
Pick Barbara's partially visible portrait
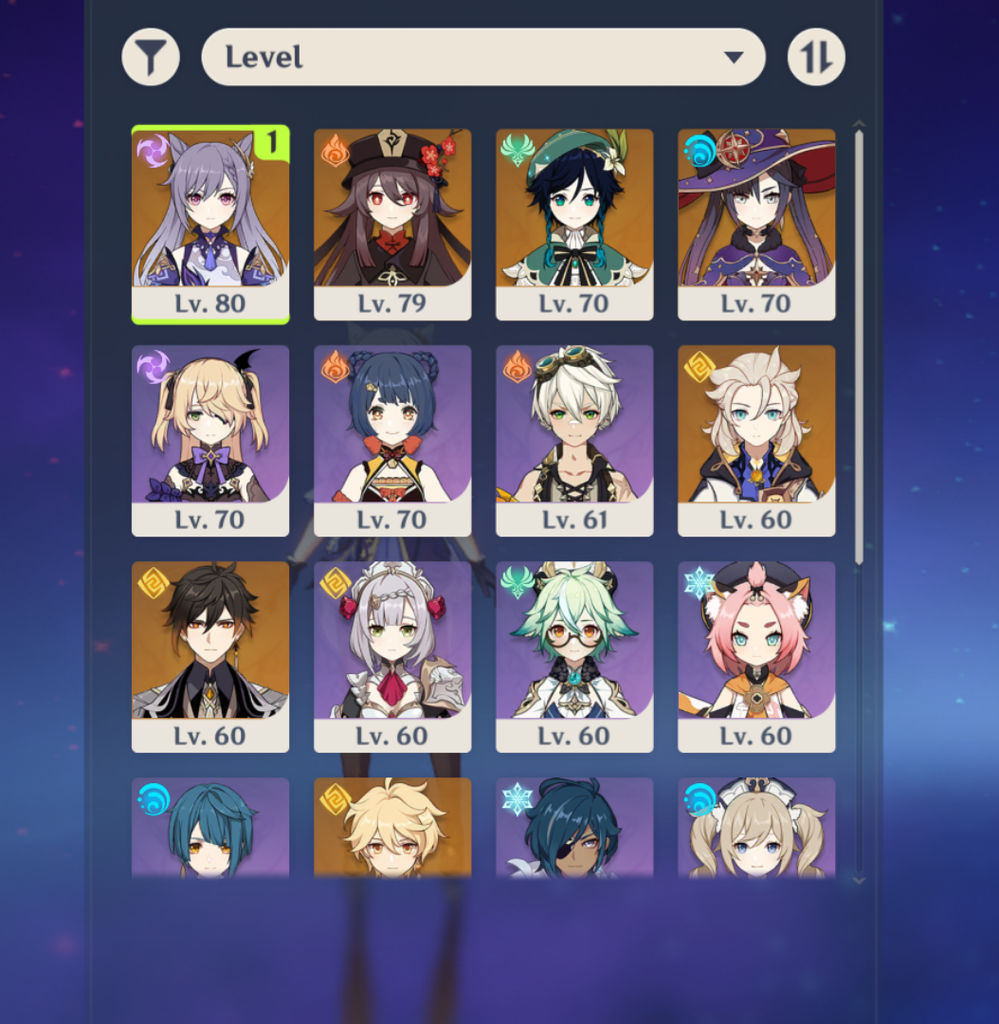(756, 828)
